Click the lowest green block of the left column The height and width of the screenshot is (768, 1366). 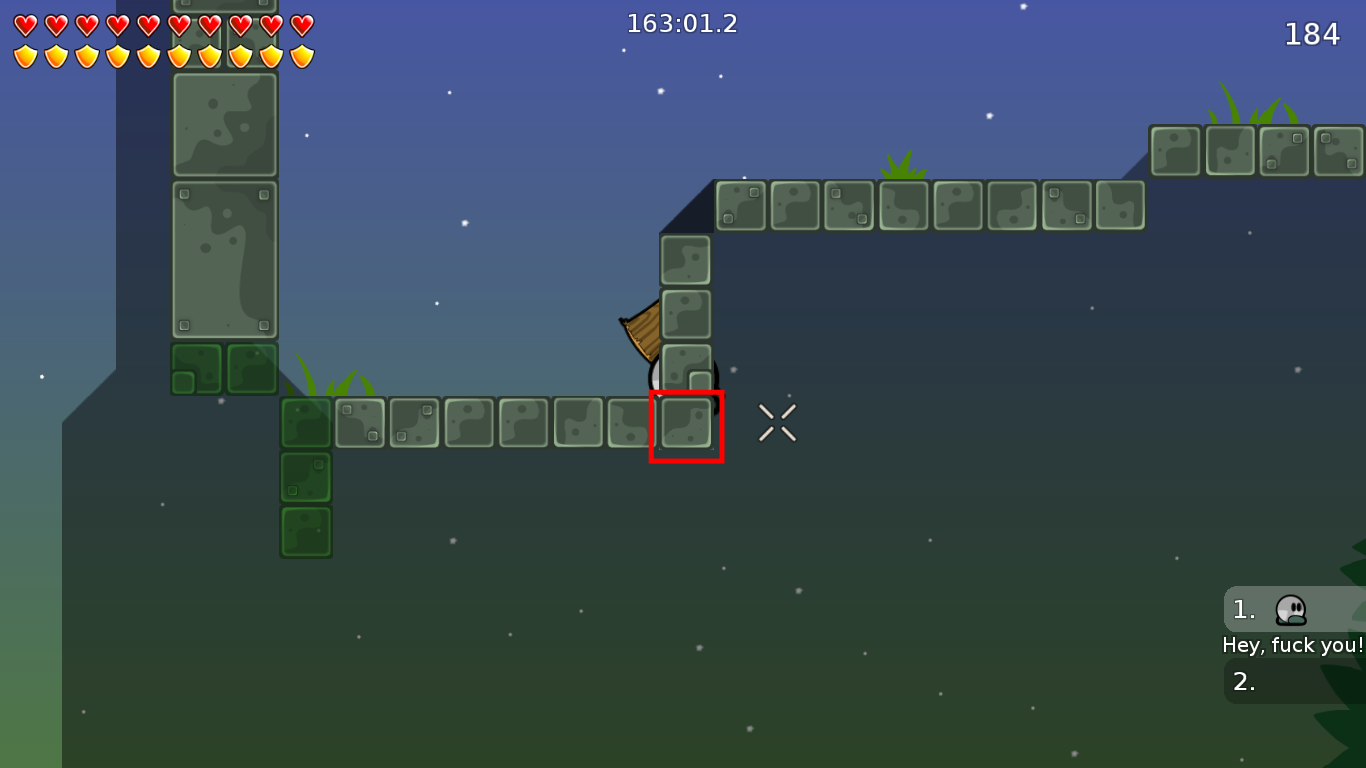[x=305, y=533]
